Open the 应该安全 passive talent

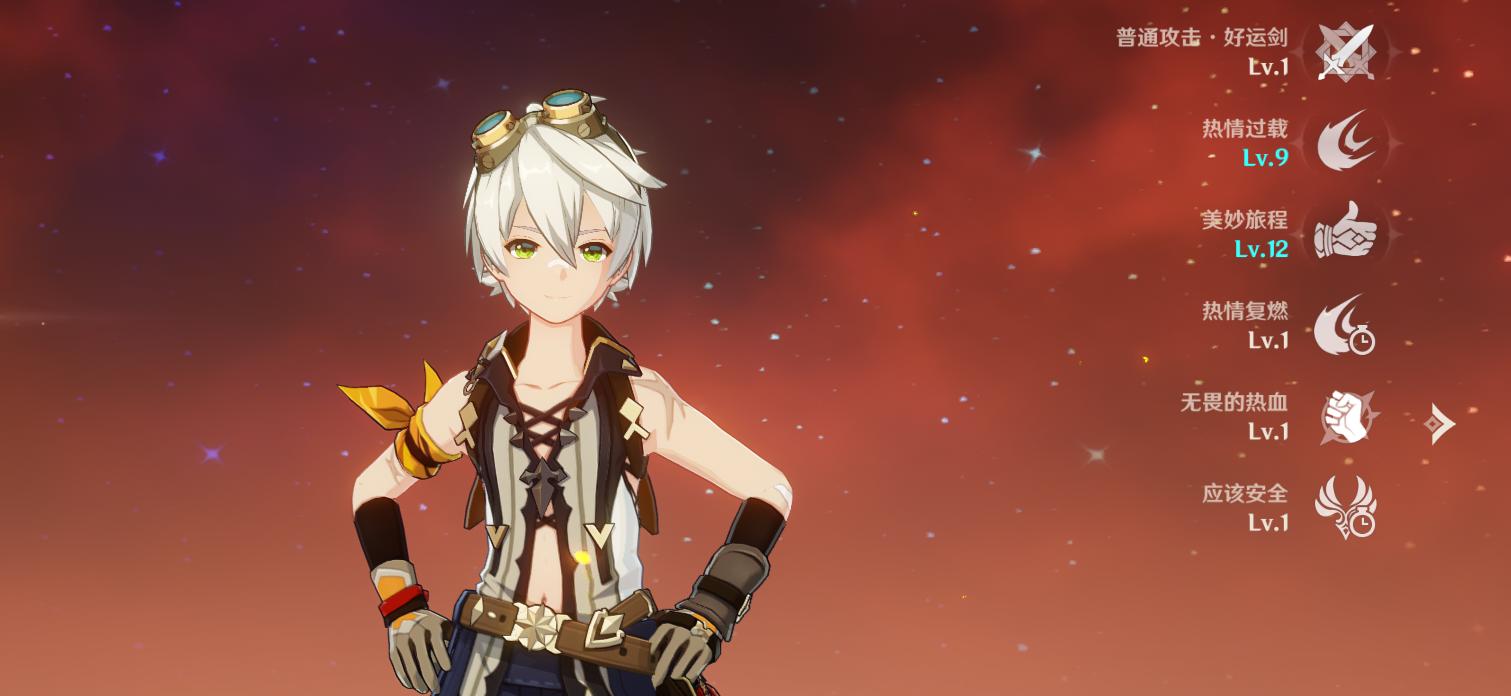pyautogui.click(x=1345, y=507)
